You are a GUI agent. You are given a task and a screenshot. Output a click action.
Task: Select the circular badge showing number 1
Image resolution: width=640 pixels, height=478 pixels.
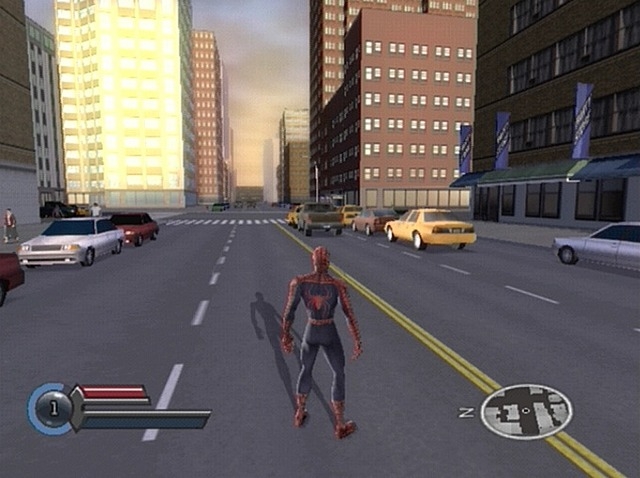click(52, 408)
